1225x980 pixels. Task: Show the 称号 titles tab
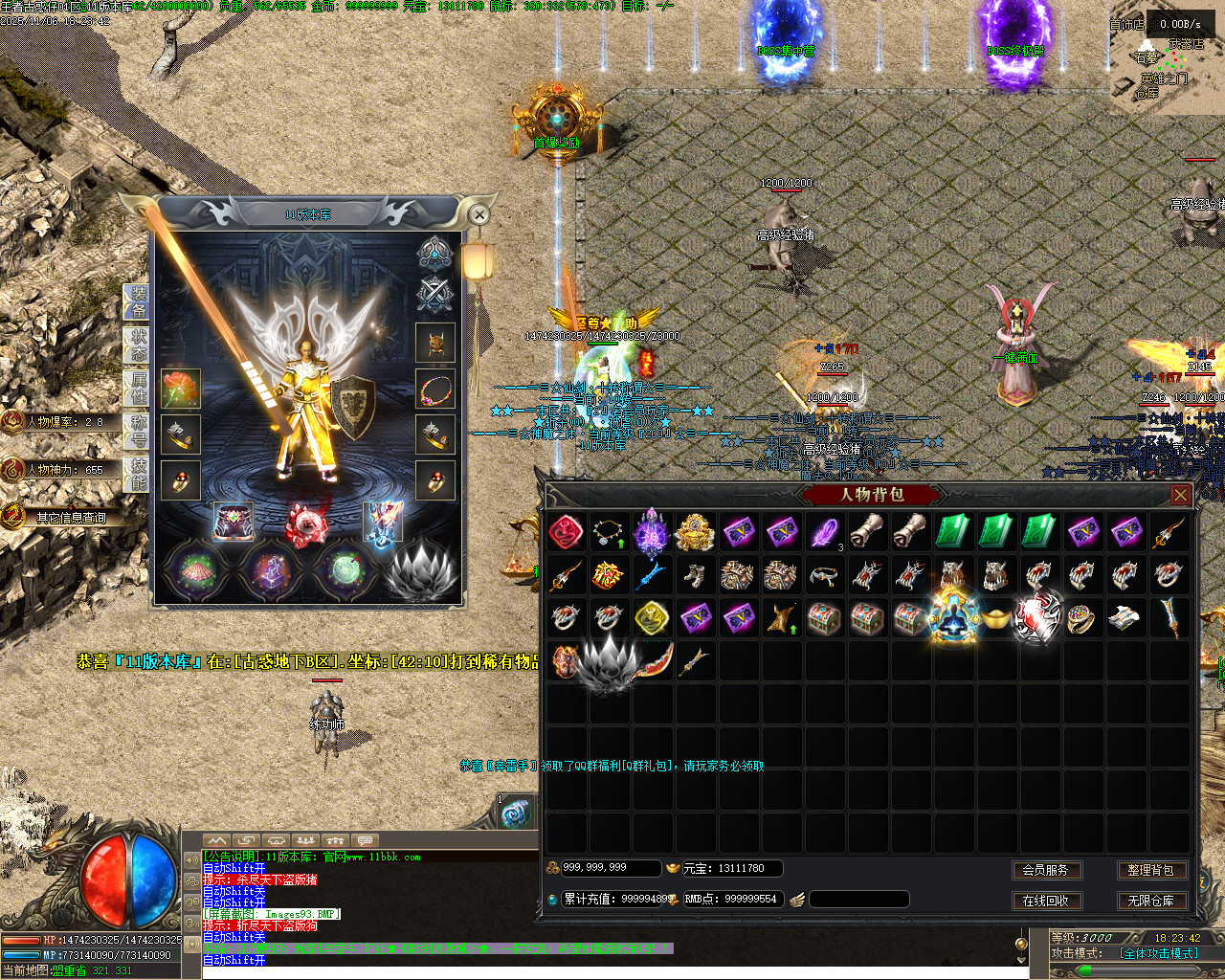coord(139,432)
